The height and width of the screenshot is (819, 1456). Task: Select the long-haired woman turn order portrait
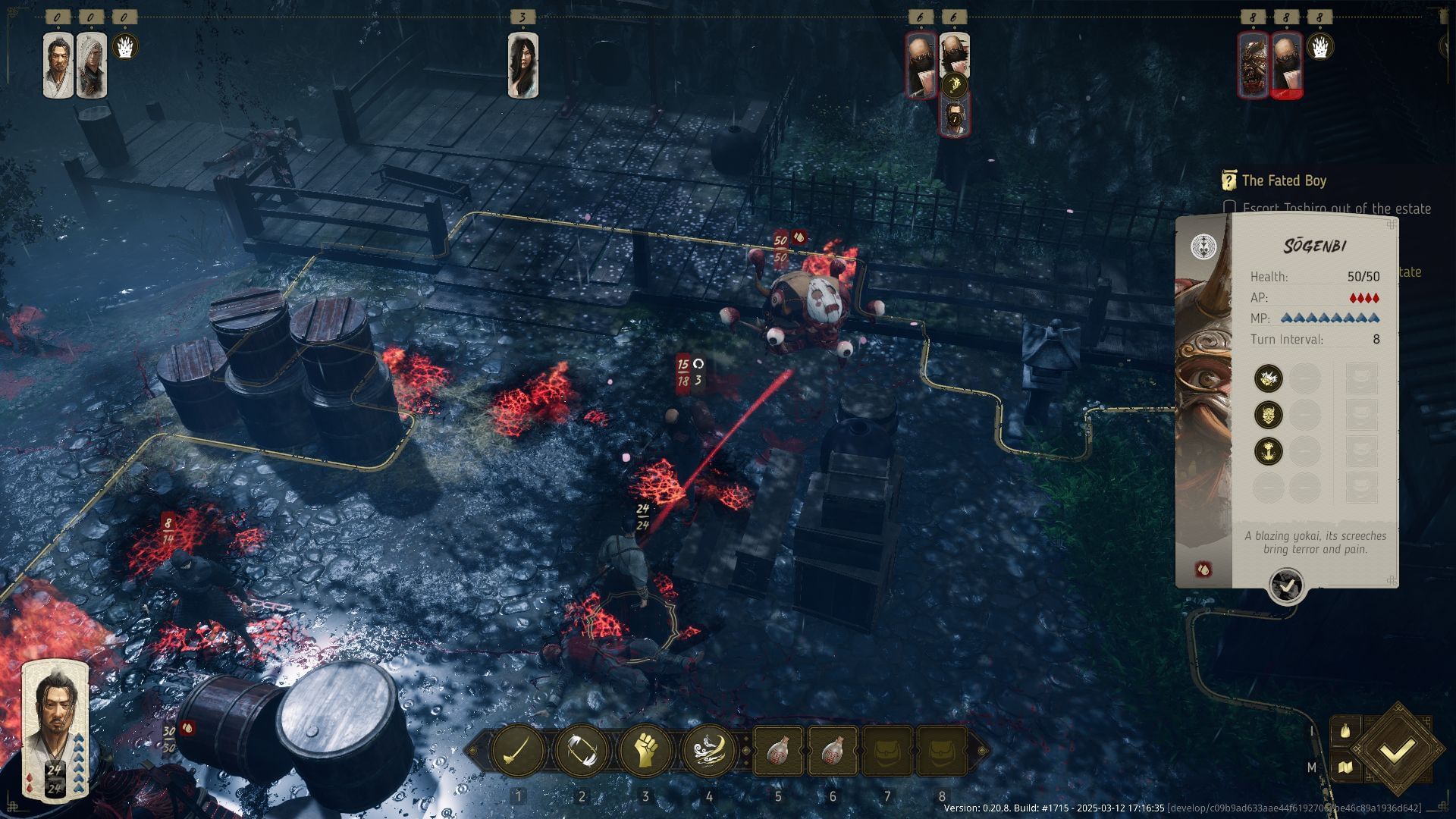(x=523, y=65)
